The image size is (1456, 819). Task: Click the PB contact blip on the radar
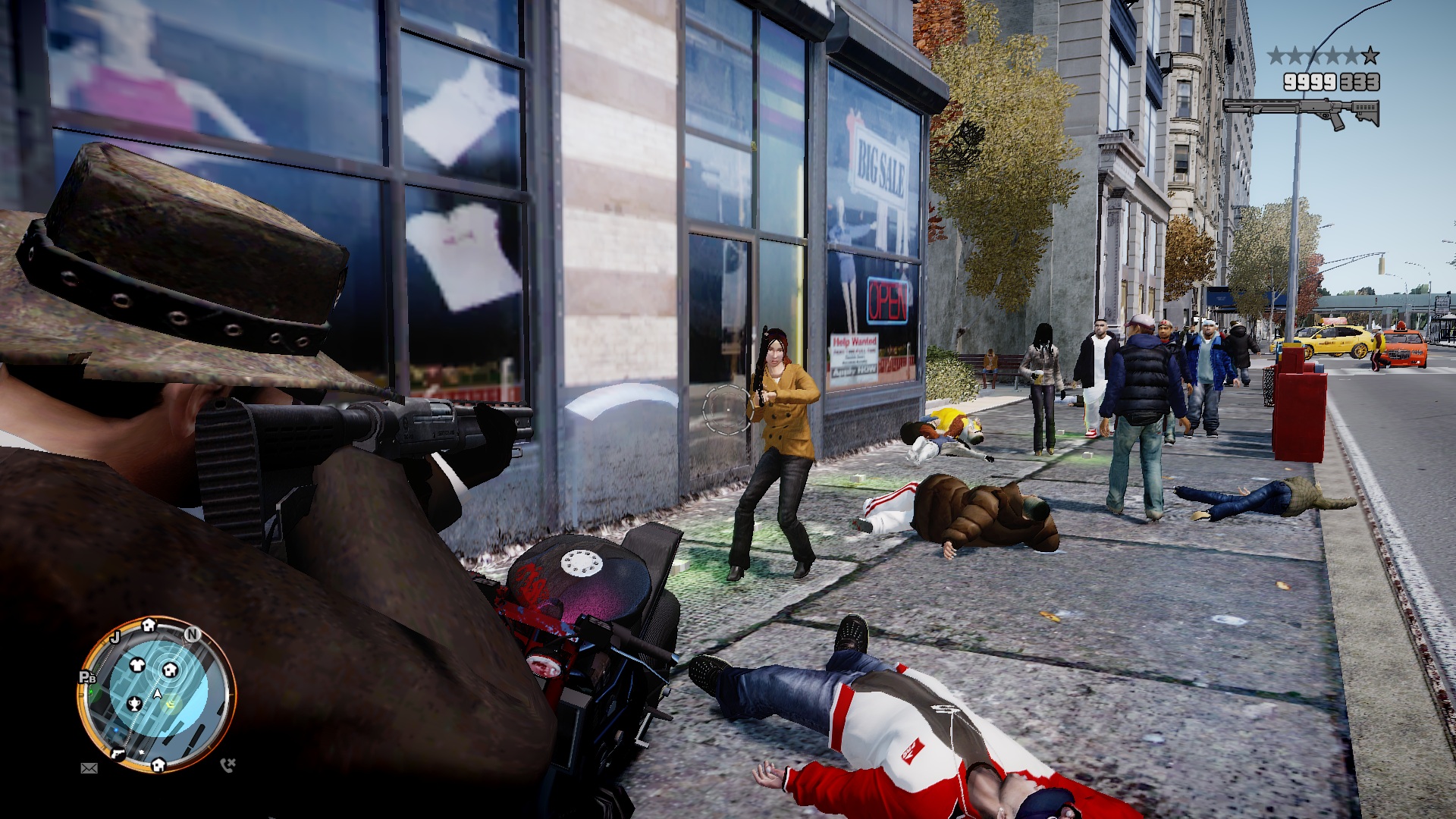87,677
